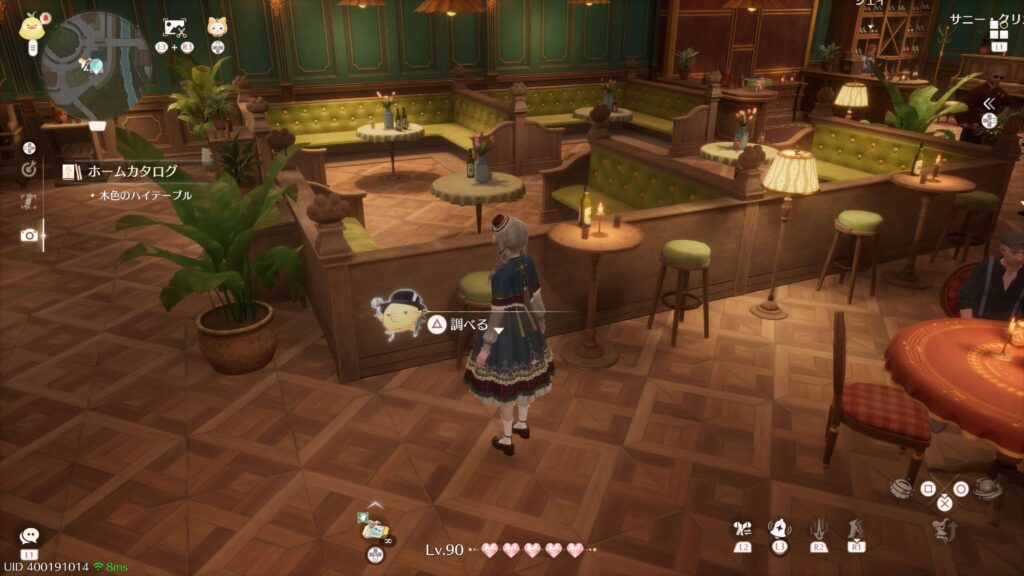Click the target with arrow icon
The width and height of the screenshot is (1024, 576).
(x=29, y=170)
